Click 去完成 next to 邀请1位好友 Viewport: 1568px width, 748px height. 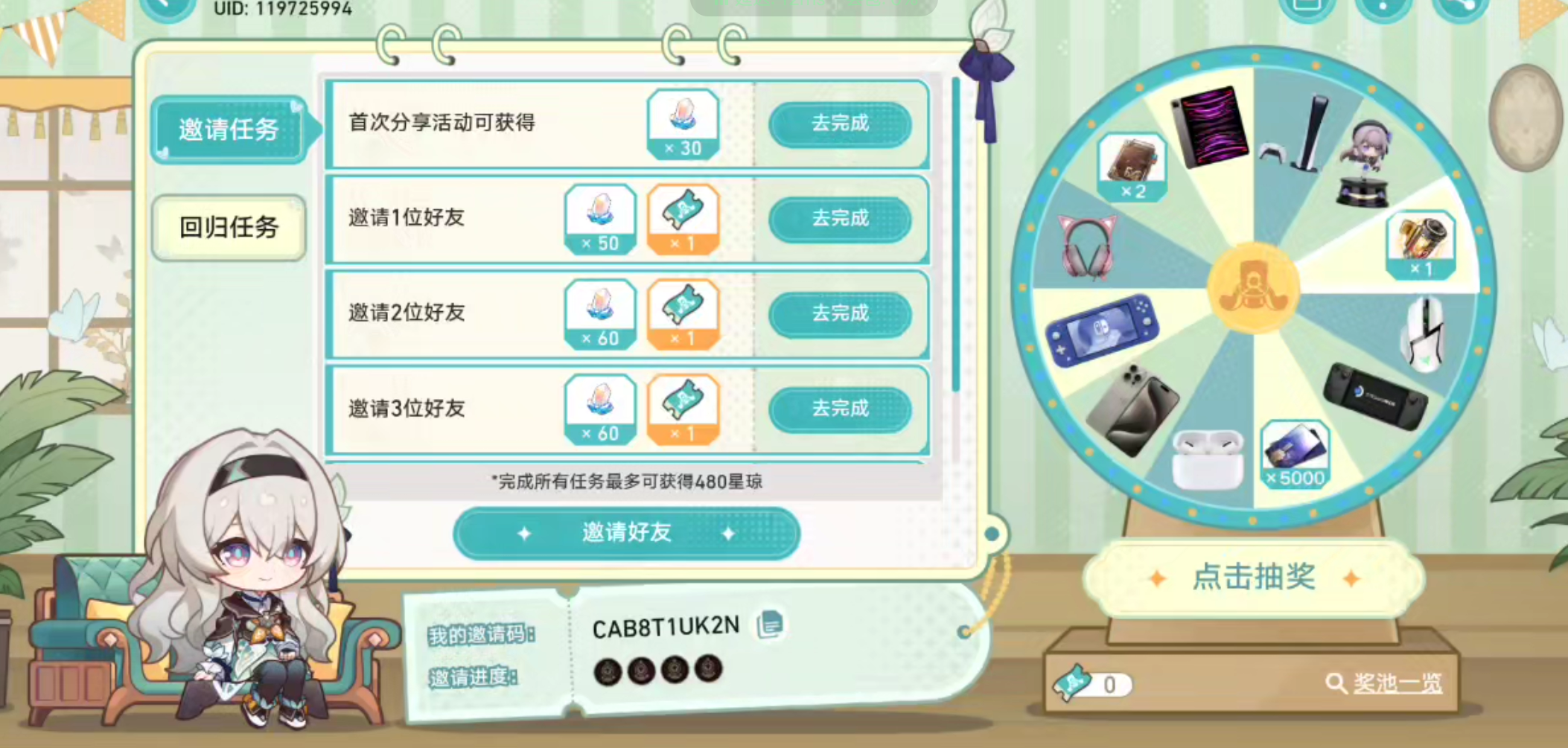(x=842, y=219)
